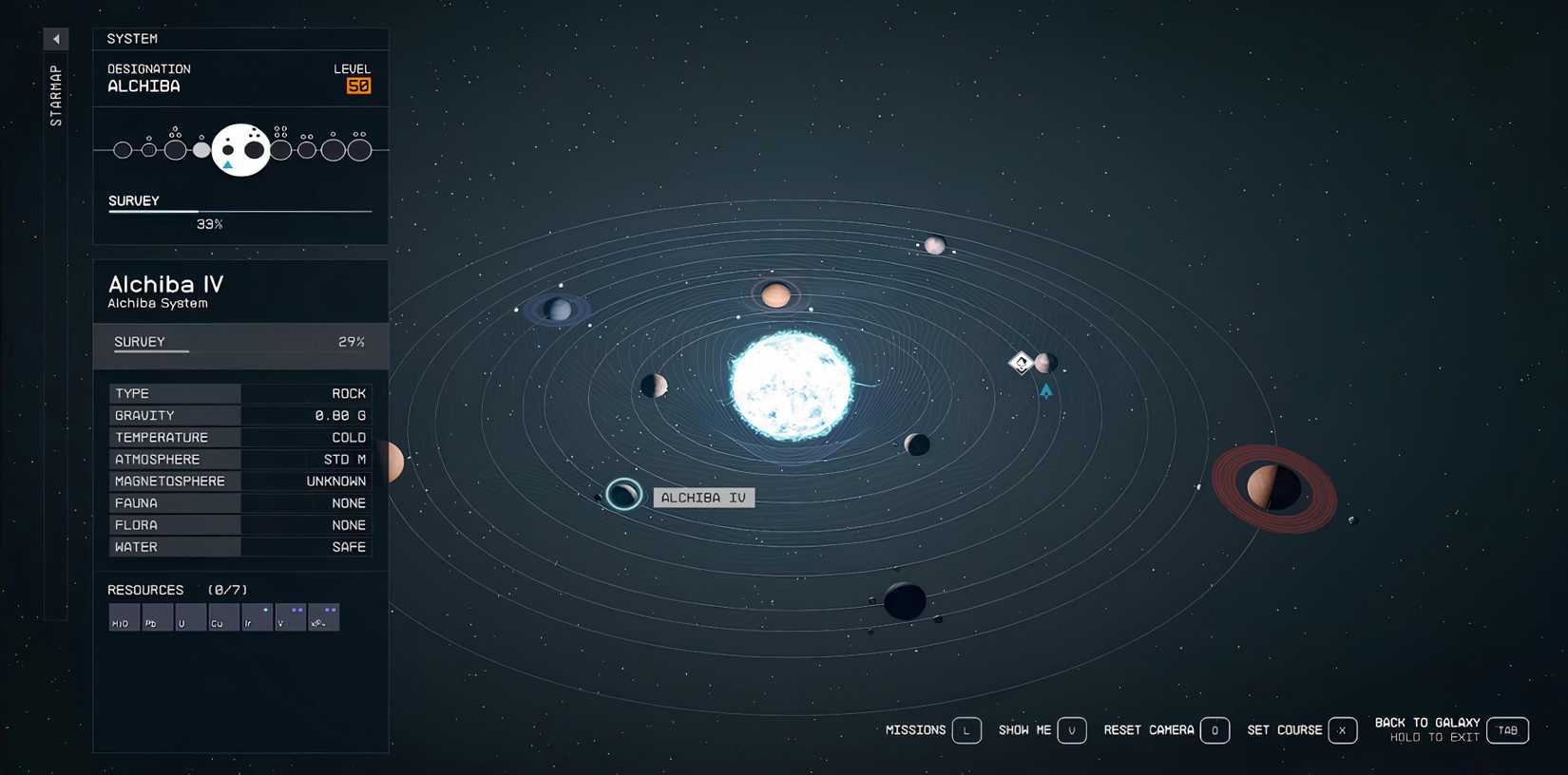Click SET COURSE

[x=1287, y=730]
